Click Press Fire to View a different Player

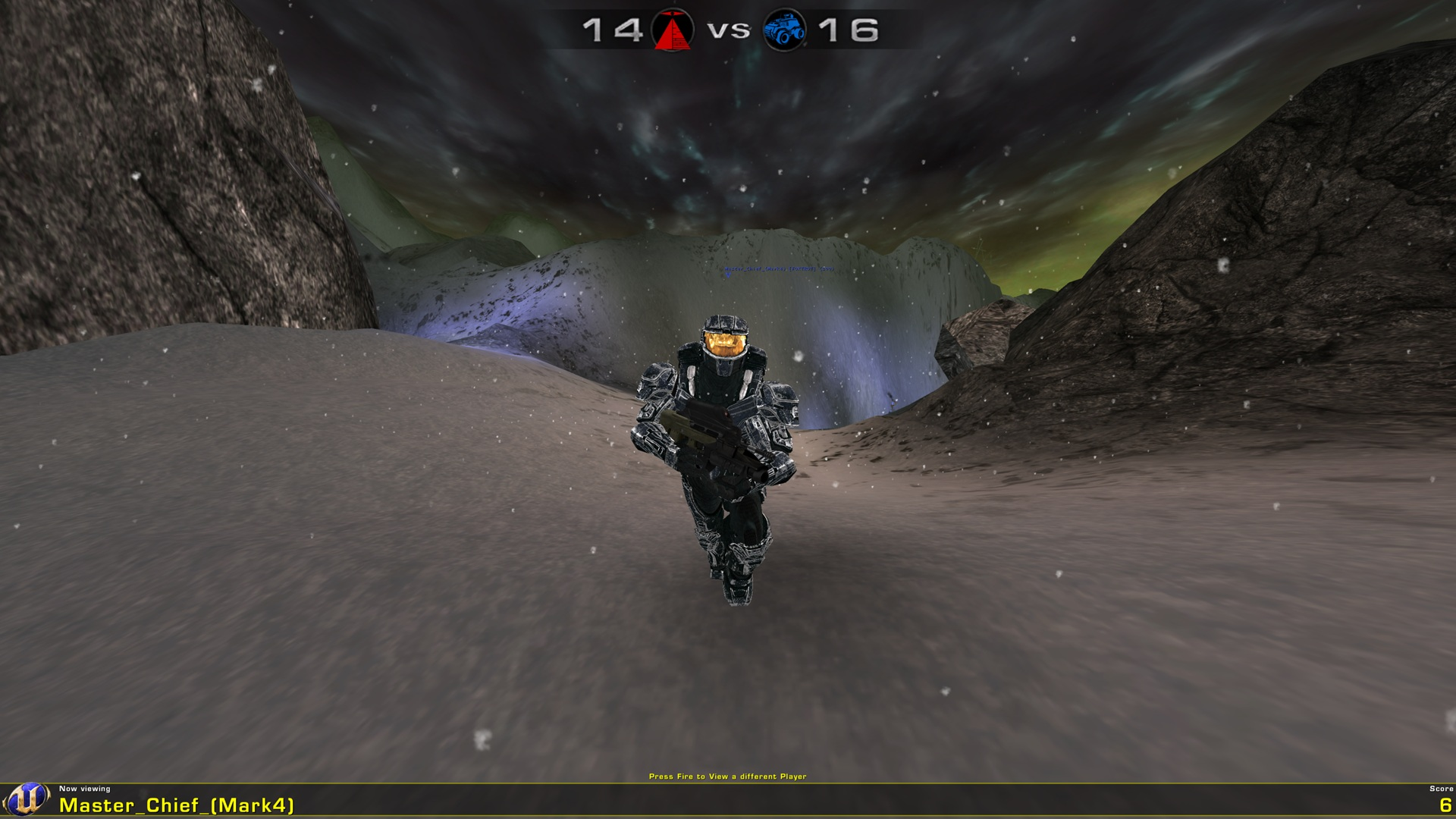click(728, 777)
